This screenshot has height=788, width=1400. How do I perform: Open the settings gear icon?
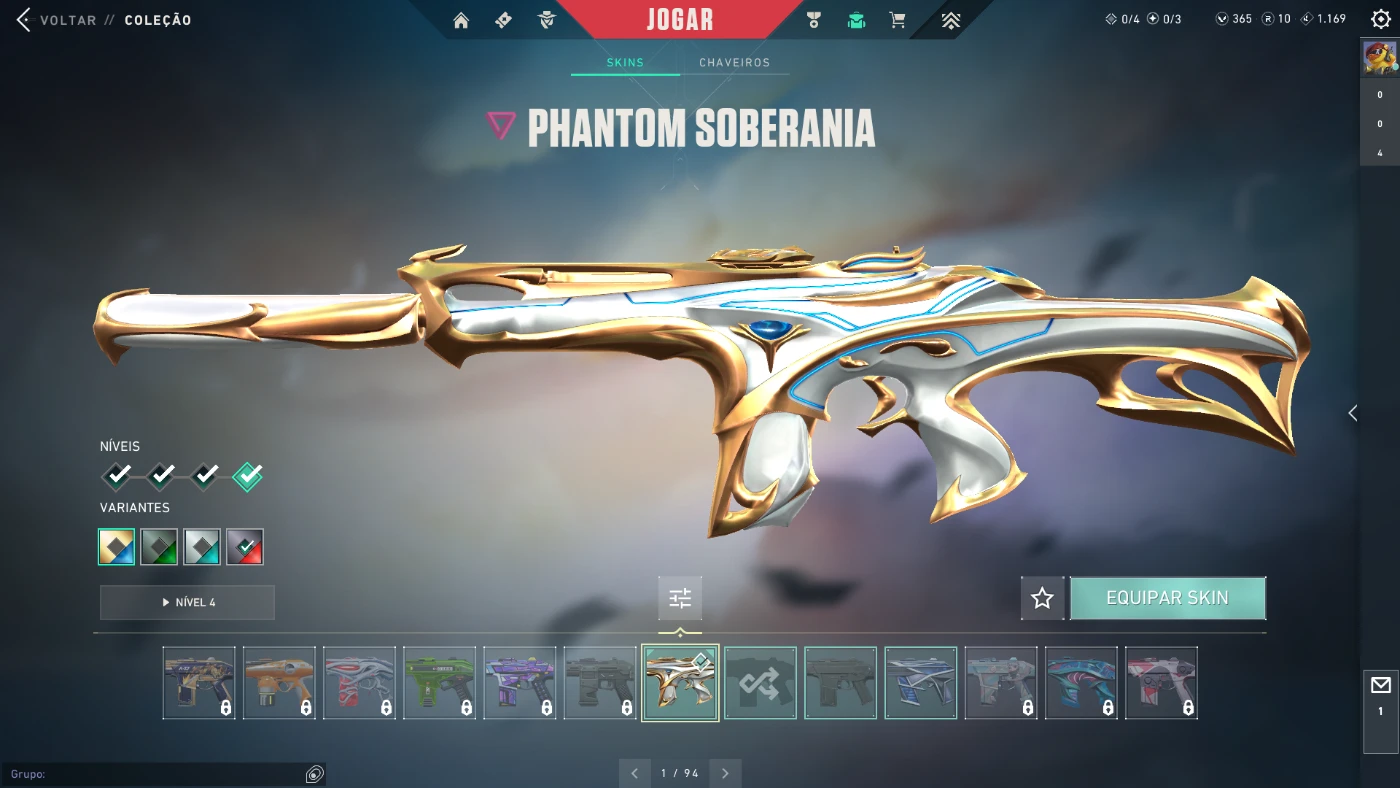pyautogui.click(x=1380, y=19)
